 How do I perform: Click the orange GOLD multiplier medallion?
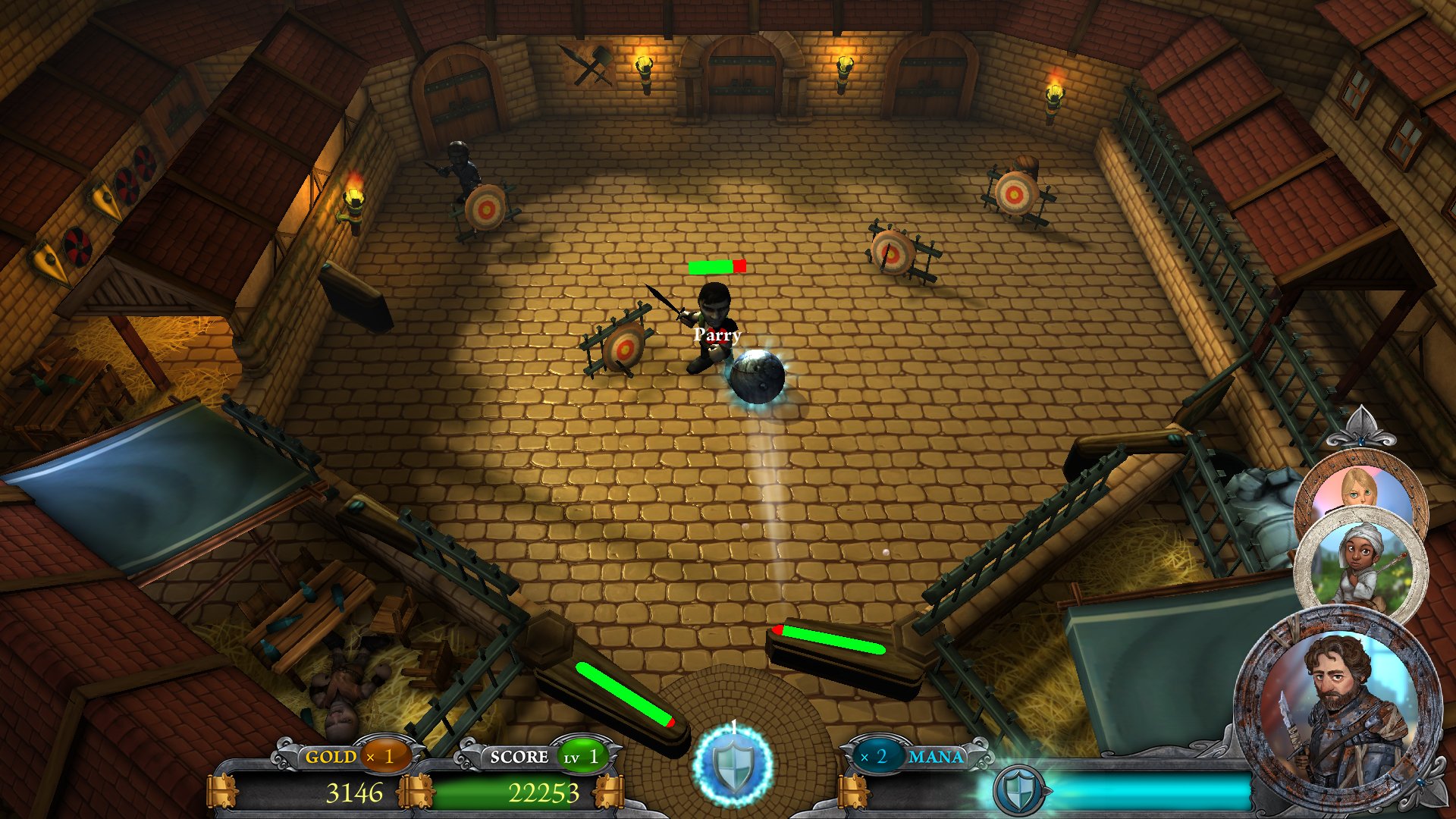click(383, 756)
